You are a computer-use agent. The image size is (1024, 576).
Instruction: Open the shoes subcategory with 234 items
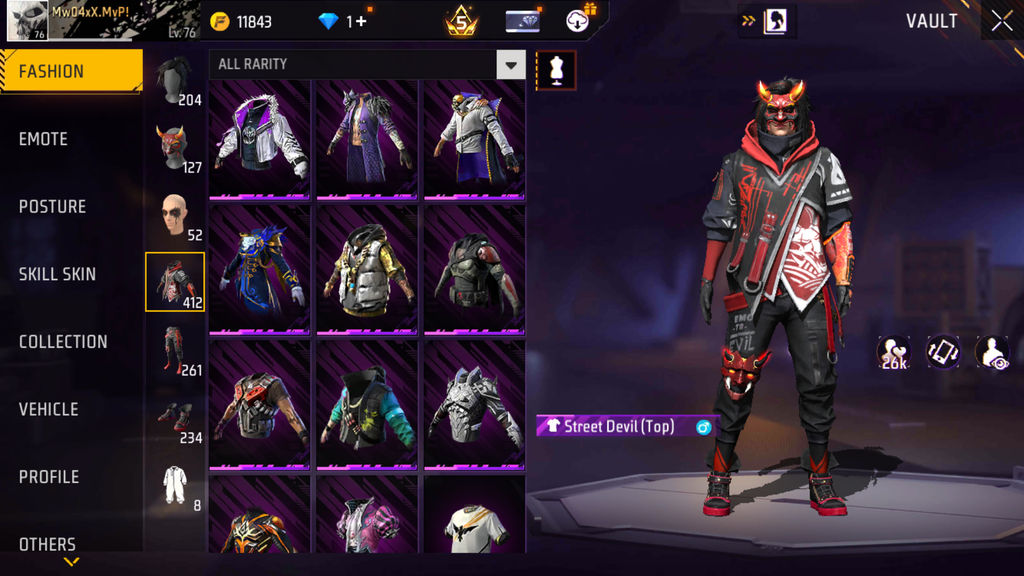tap(176, 419)
